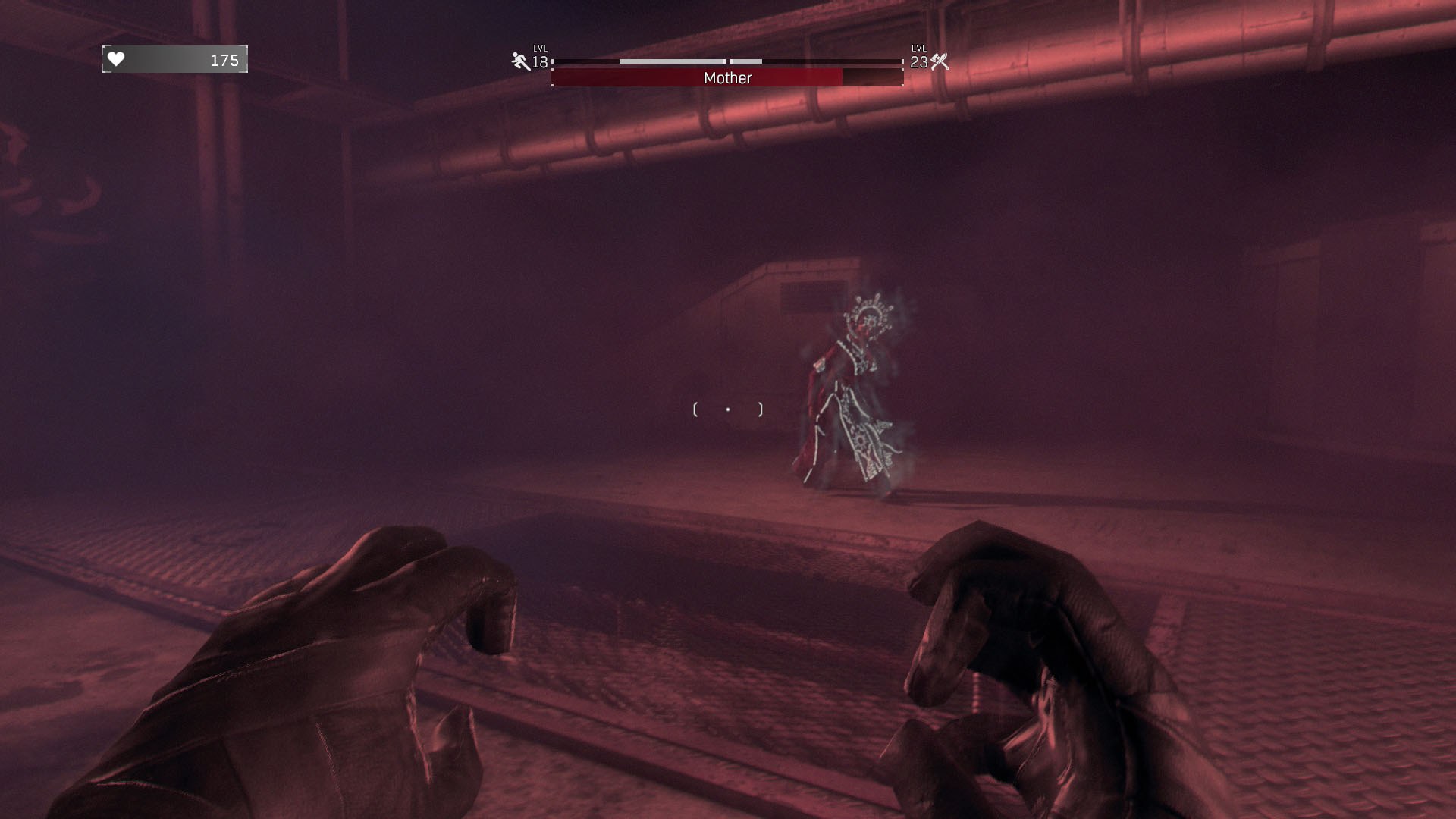The image size is (1456, 819).
Task: Click the running figure agility level icon
Action: [x=520, y=61]
